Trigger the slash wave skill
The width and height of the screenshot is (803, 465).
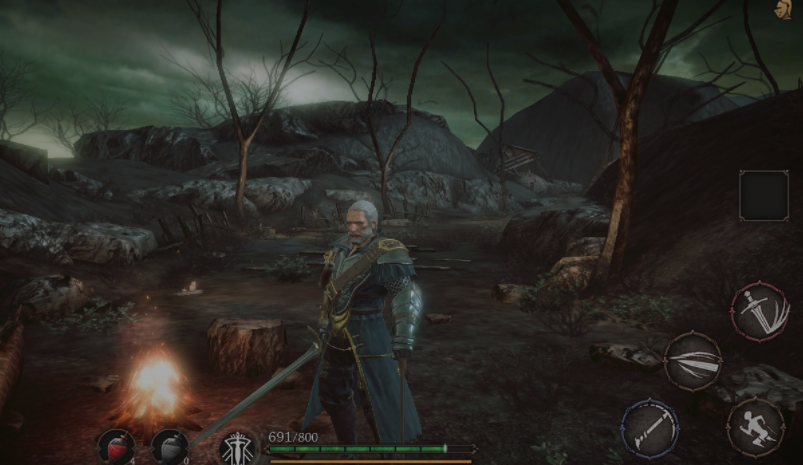click(693, 361)
